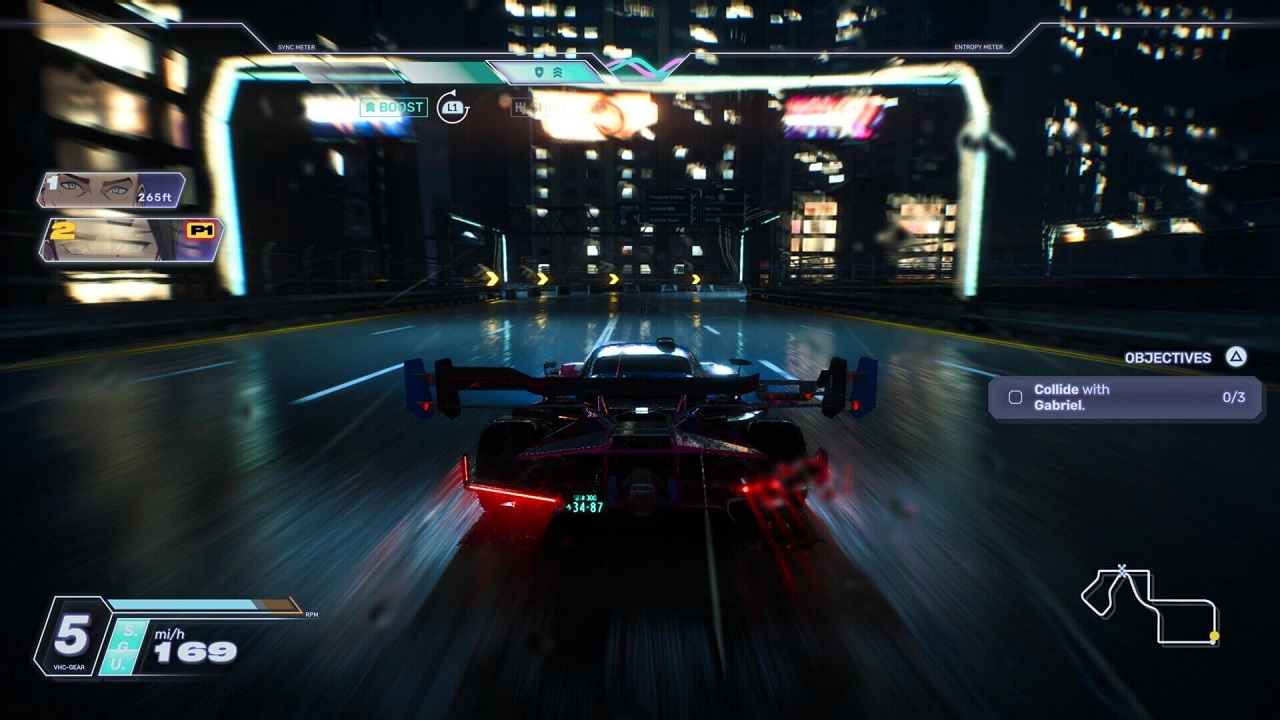Tick the Collide with Gabriel checkbox

pyautogui.click(x=1015, y=397)
